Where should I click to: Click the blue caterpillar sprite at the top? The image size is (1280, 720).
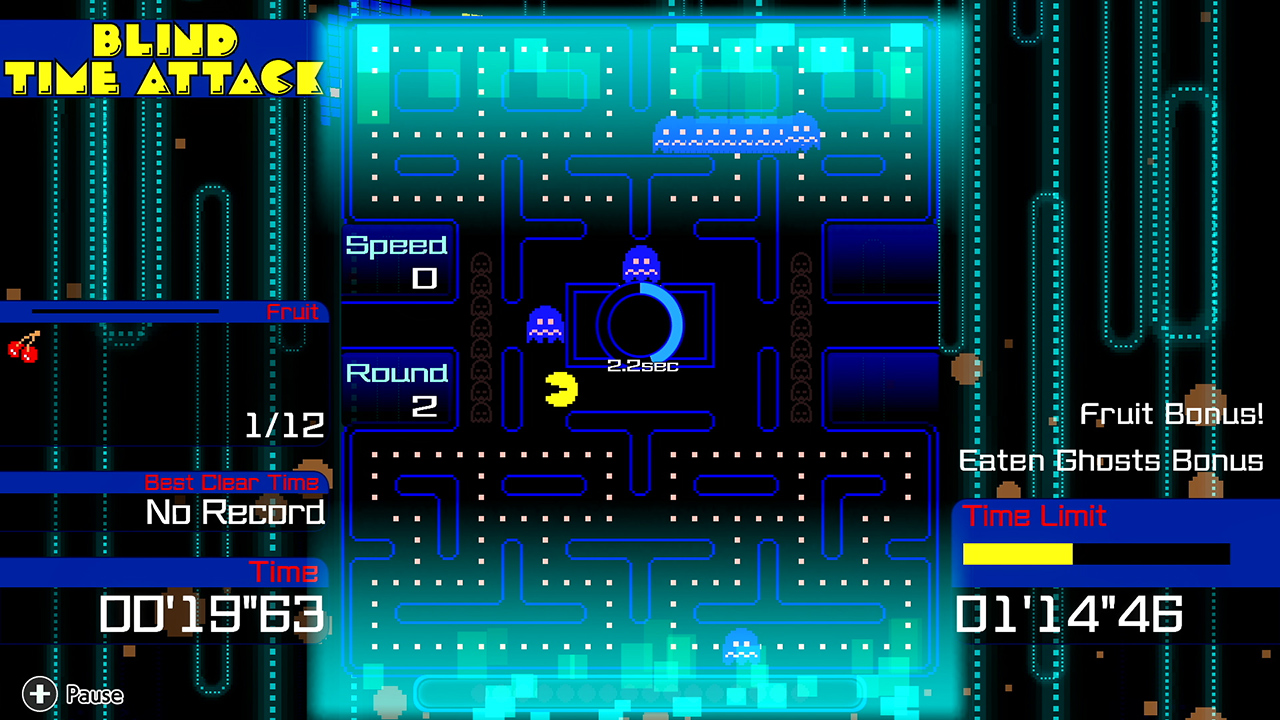[x=737, y=133]
